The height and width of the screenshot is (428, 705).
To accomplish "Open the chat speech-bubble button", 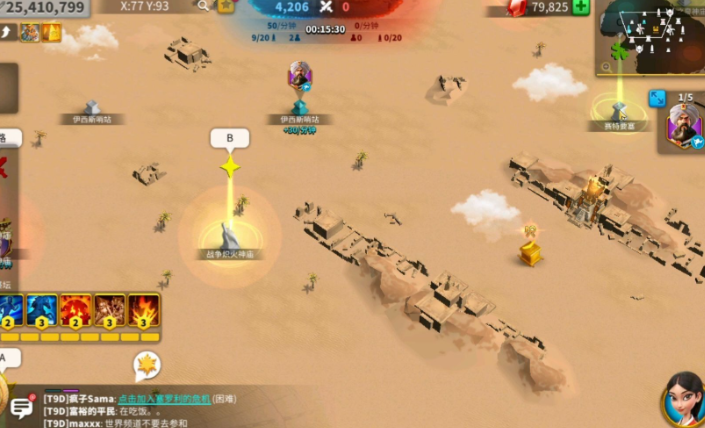I will tap(21, 407).
